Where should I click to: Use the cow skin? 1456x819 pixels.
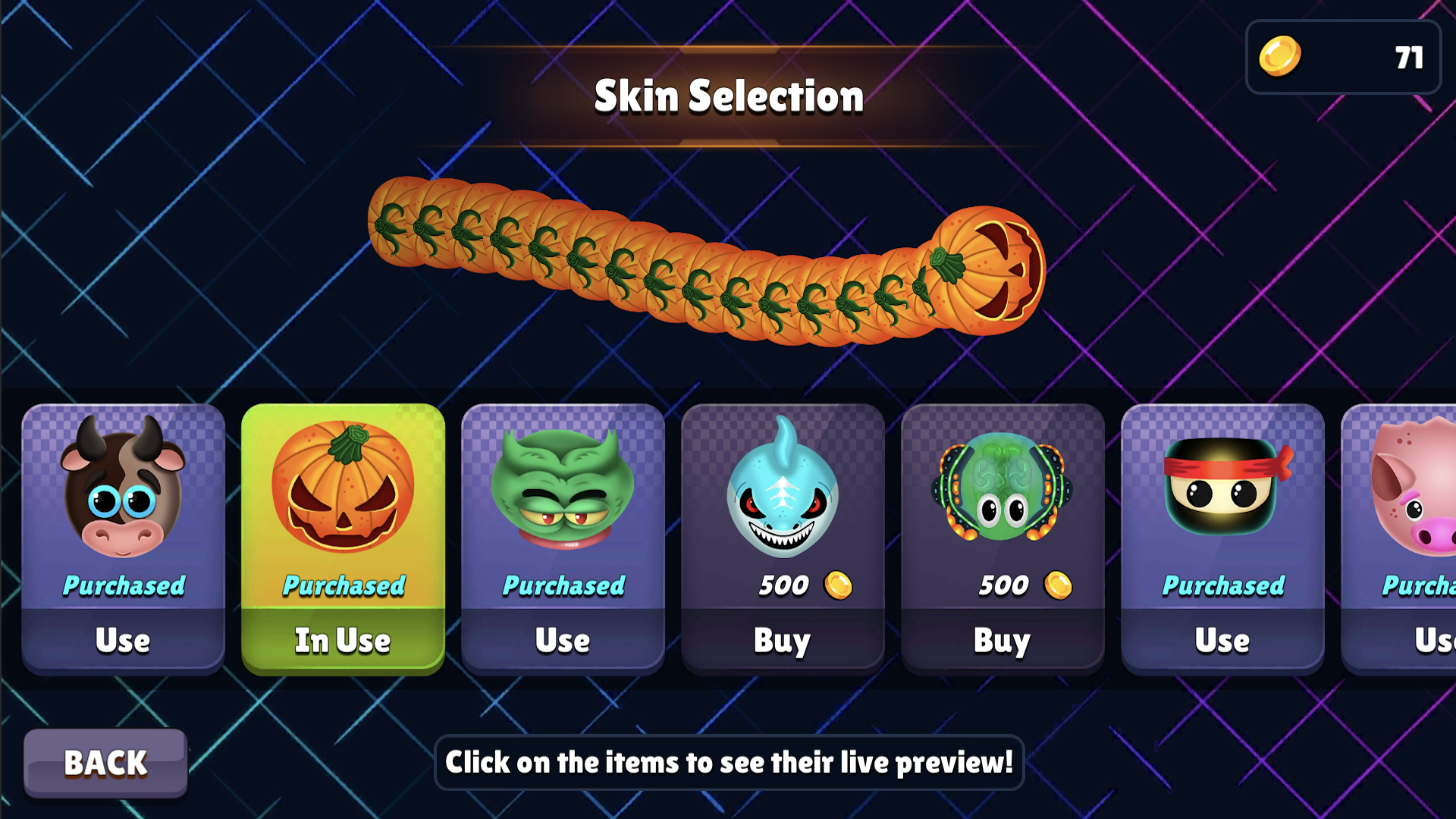point(123,641)
